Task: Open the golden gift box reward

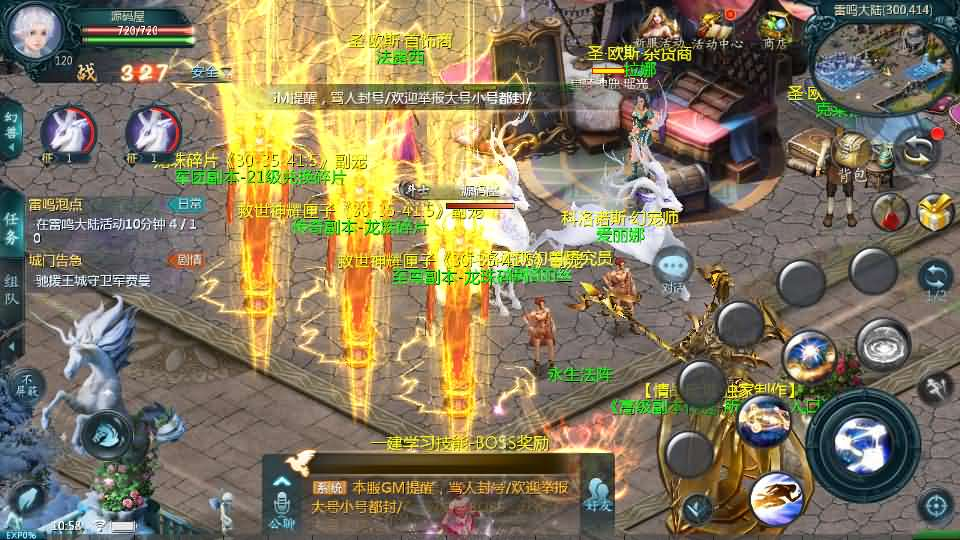Action: (x=936, y=212)
